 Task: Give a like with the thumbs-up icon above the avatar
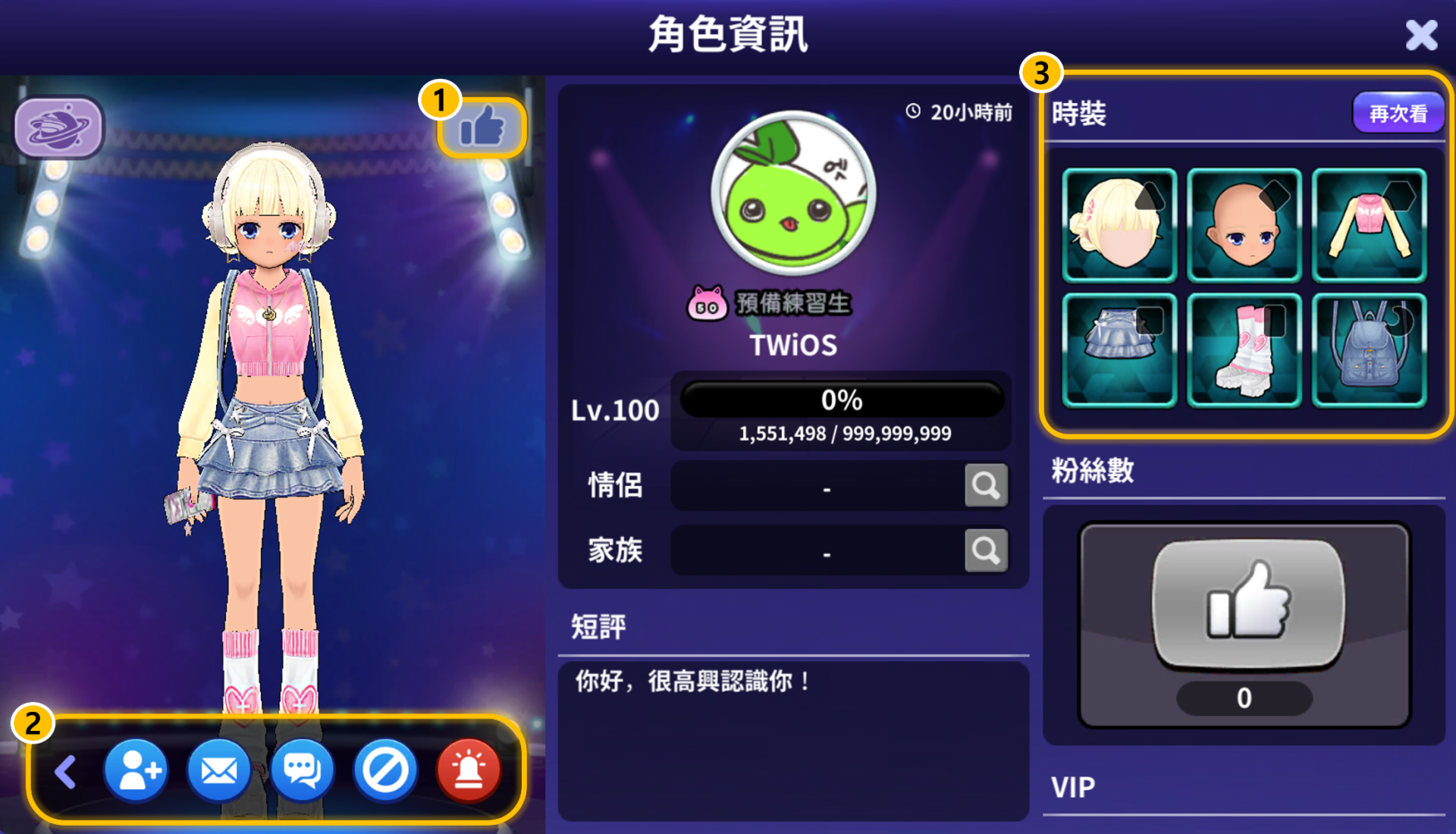[x=482, y=127]
